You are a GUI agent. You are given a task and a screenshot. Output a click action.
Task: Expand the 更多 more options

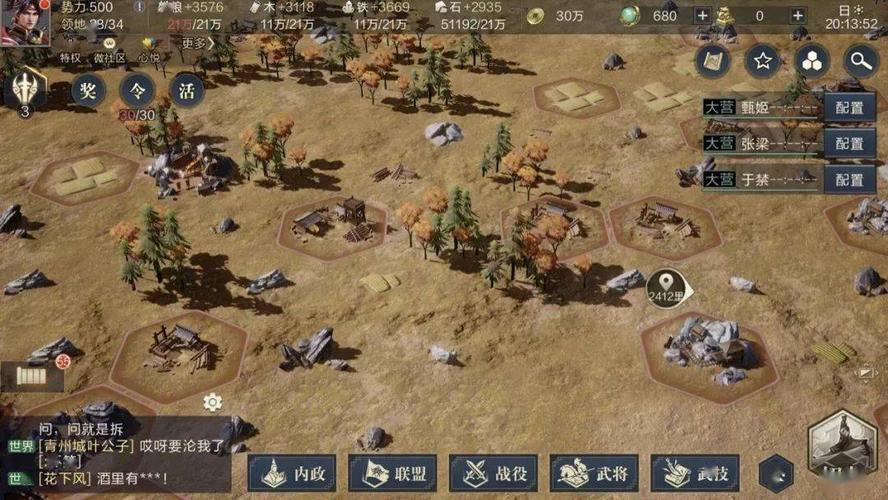pos(198,43)
